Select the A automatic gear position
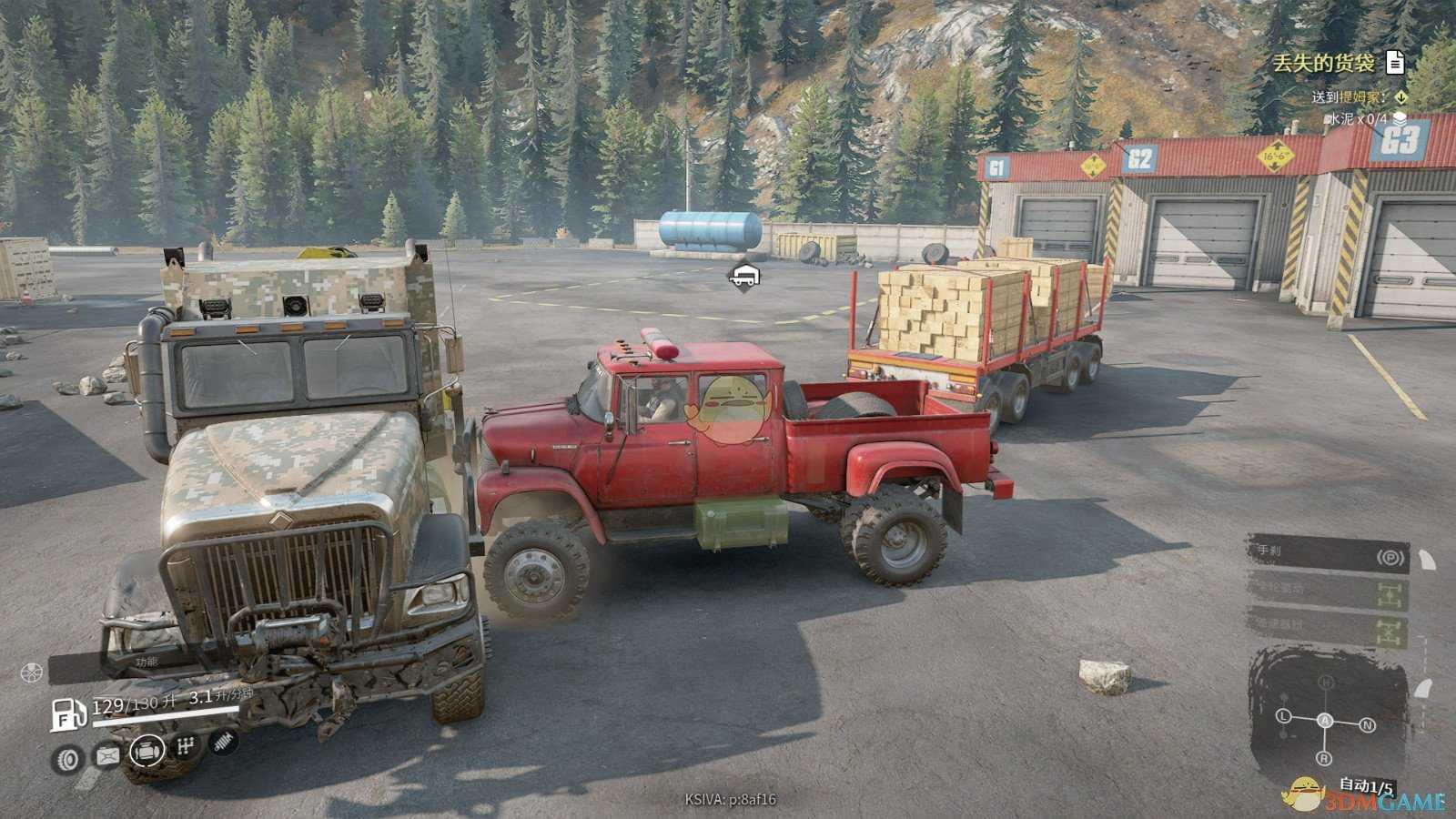 coord(1325,721)
